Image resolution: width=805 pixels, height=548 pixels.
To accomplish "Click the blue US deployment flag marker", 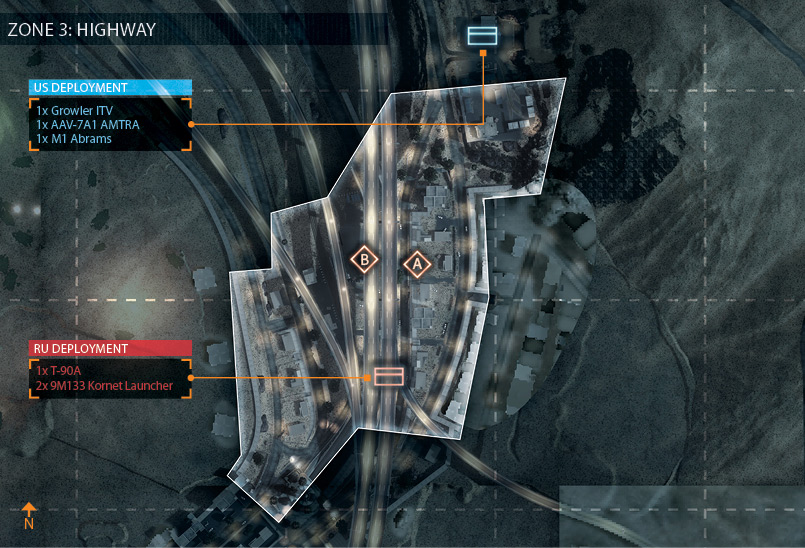I will tap(482, 36).
